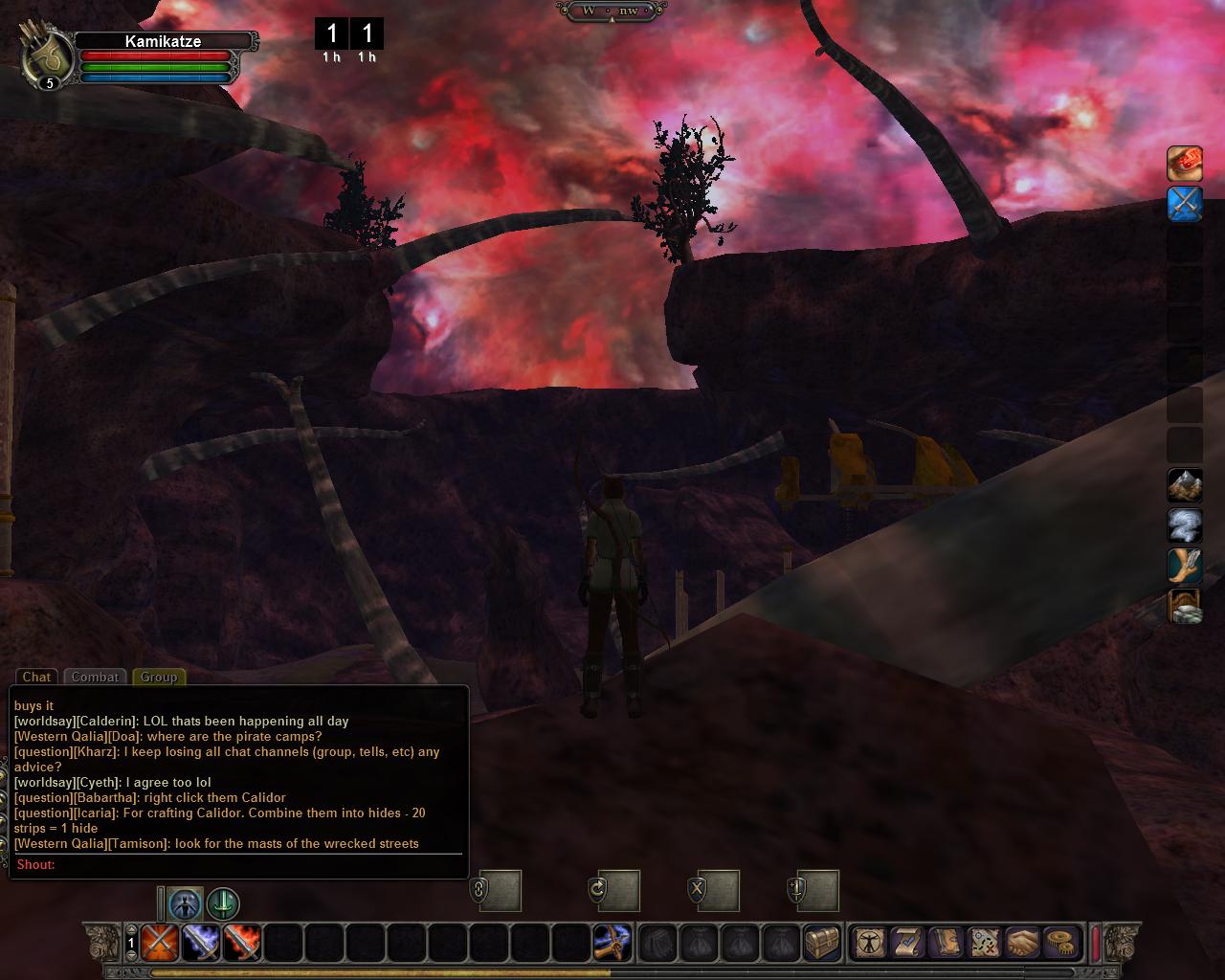The height and width of the screenshot is (980, 1225).
Task: Open the character sheet Vitruvian icon
Action: 870,943
